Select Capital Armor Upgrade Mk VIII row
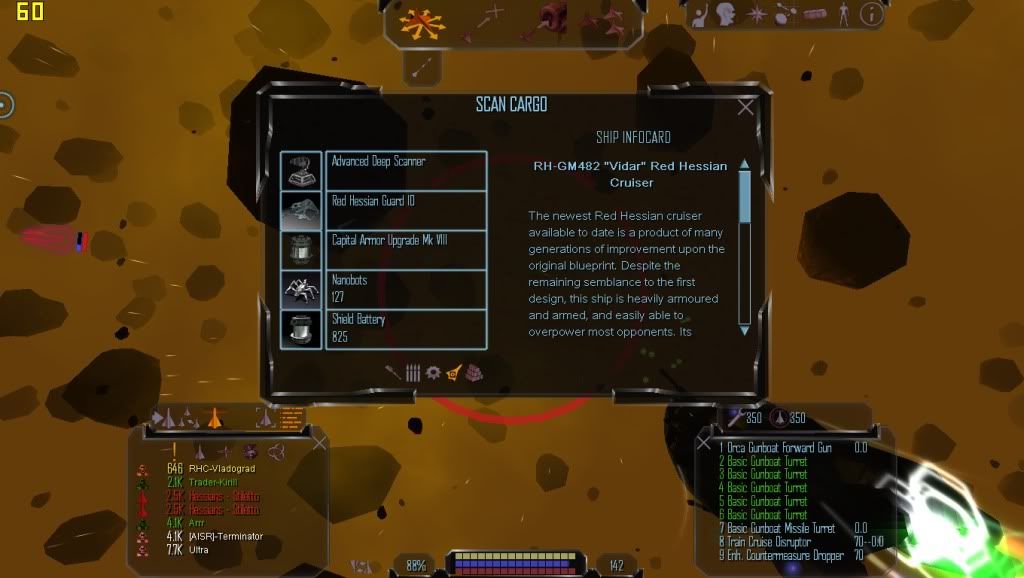The width and height of the screenshot is (1024, 578). 405,249
